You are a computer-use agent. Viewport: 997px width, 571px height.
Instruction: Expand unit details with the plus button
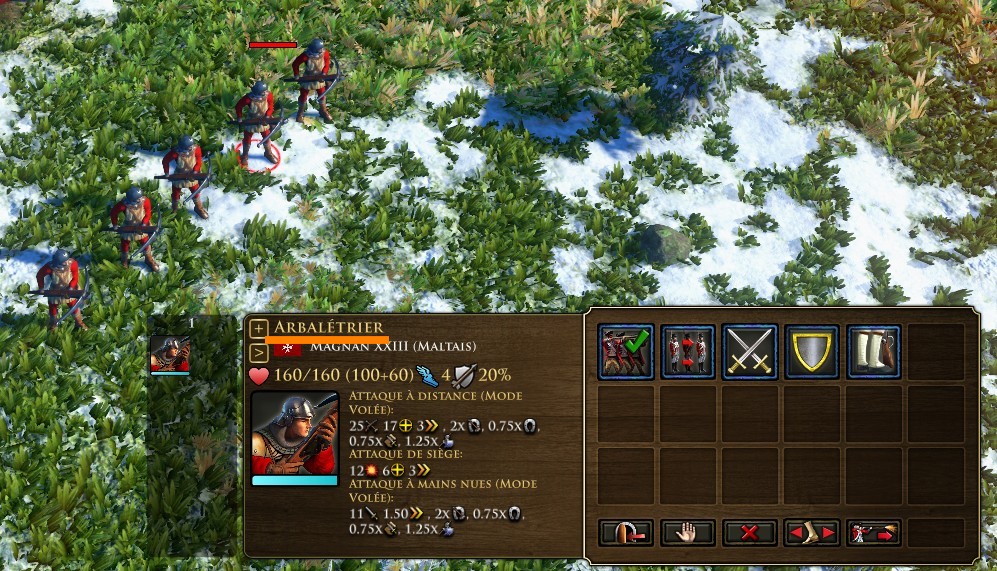pyautogui.click(x=259, y=328)
